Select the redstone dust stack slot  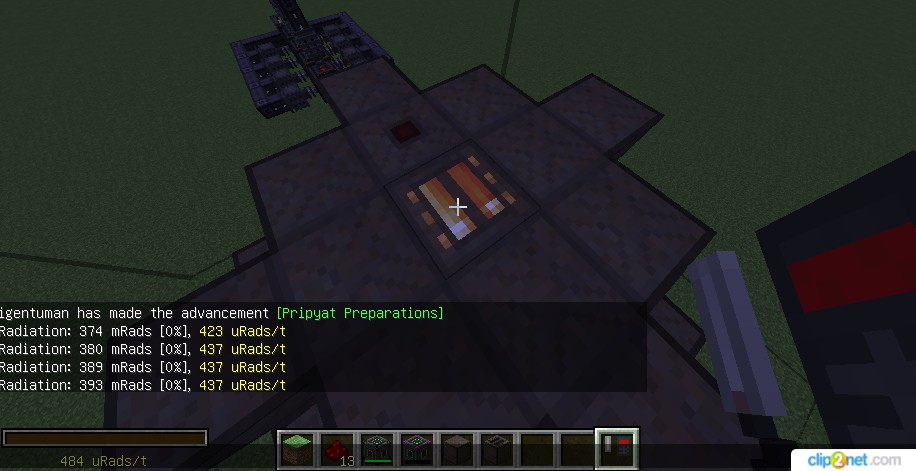336,449
